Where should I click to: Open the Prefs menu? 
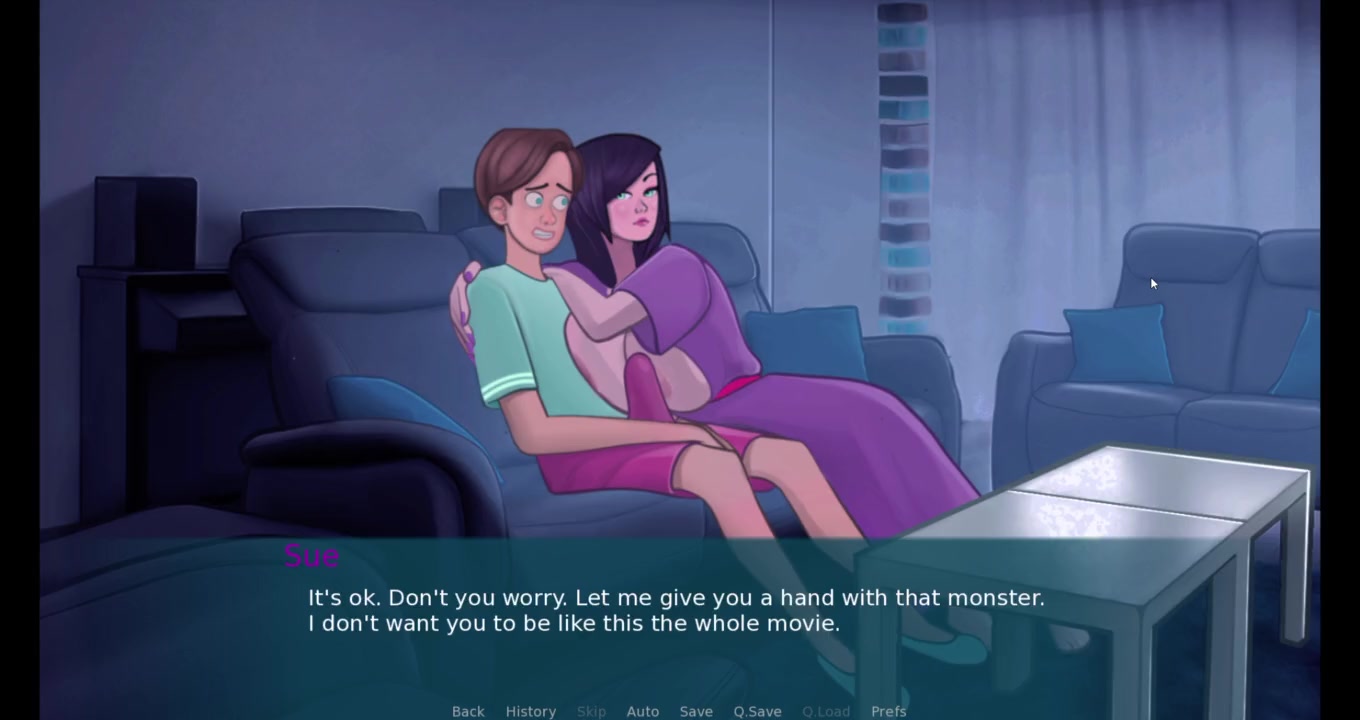pyautogui.click(x=888, y=711)
